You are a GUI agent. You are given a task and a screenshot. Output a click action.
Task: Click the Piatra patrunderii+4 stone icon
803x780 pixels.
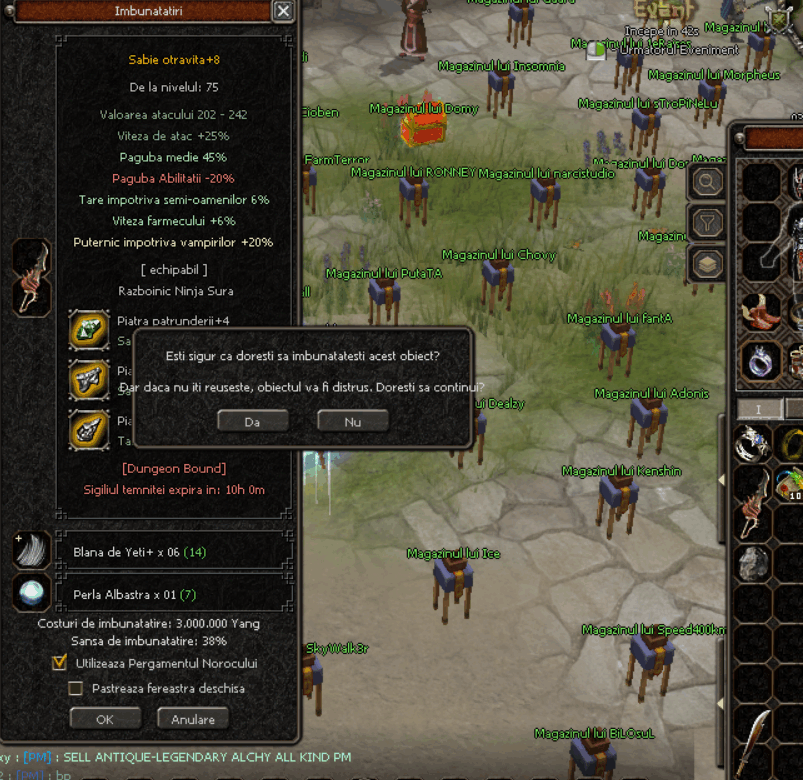89,329
